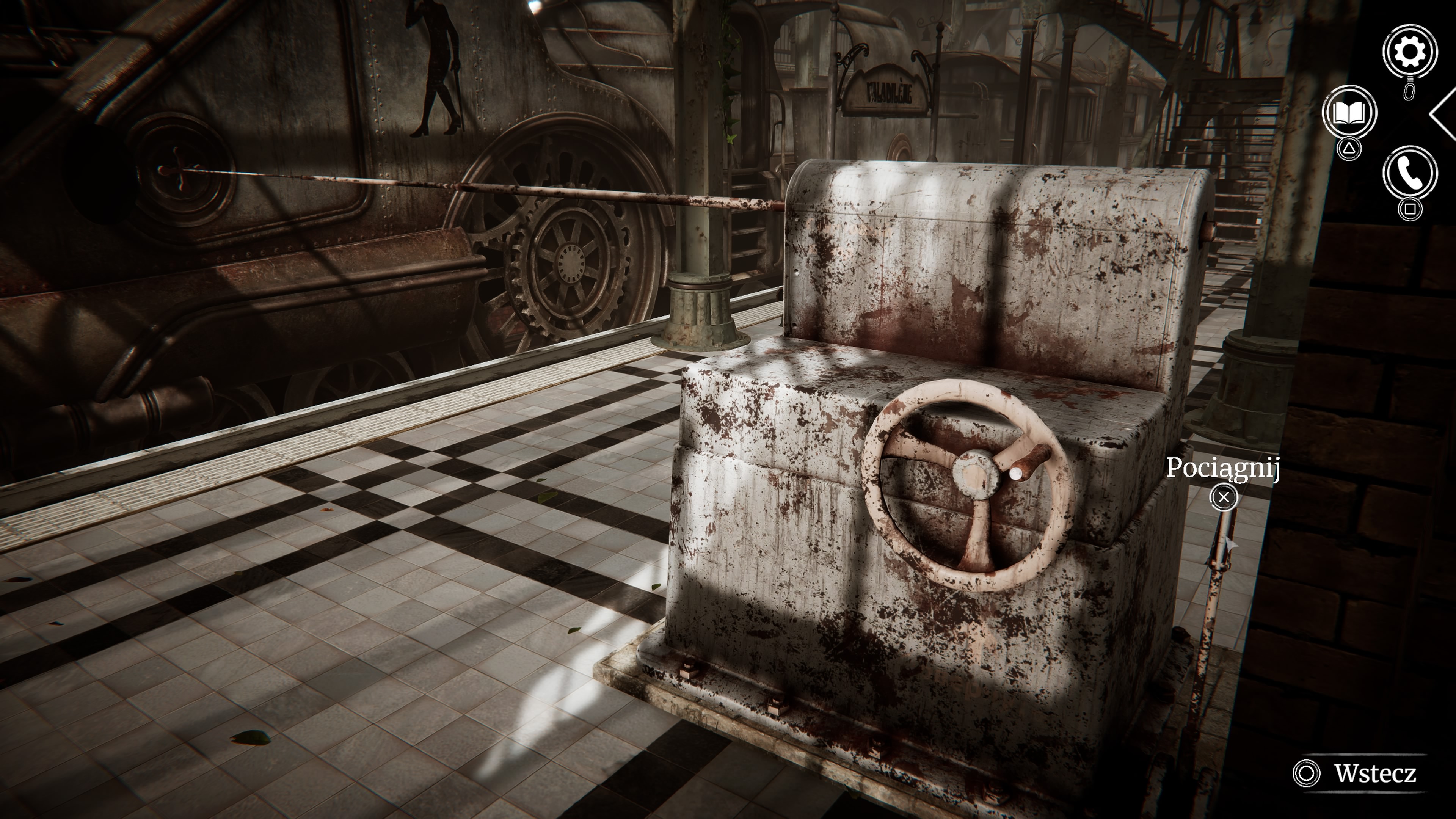1456x819 pixels.
Task: Click the R3 stick icon below the gear
Action: (1409, 91)
